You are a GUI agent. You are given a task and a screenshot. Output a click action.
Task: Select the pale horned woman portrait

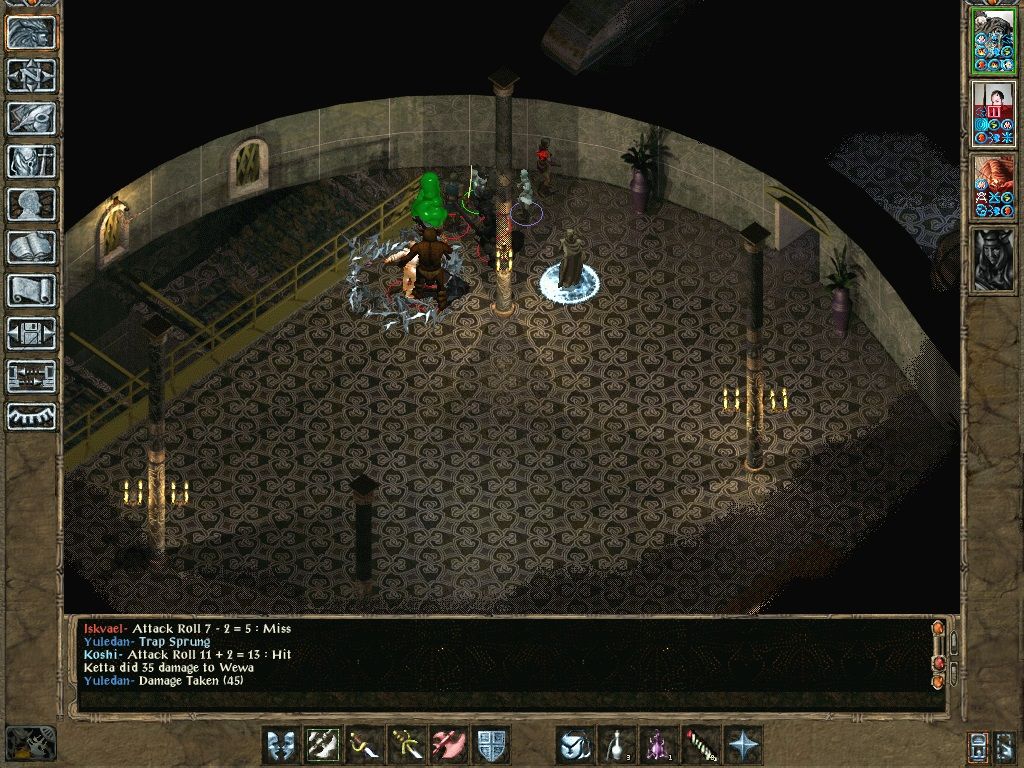click(x=993, y=258)
